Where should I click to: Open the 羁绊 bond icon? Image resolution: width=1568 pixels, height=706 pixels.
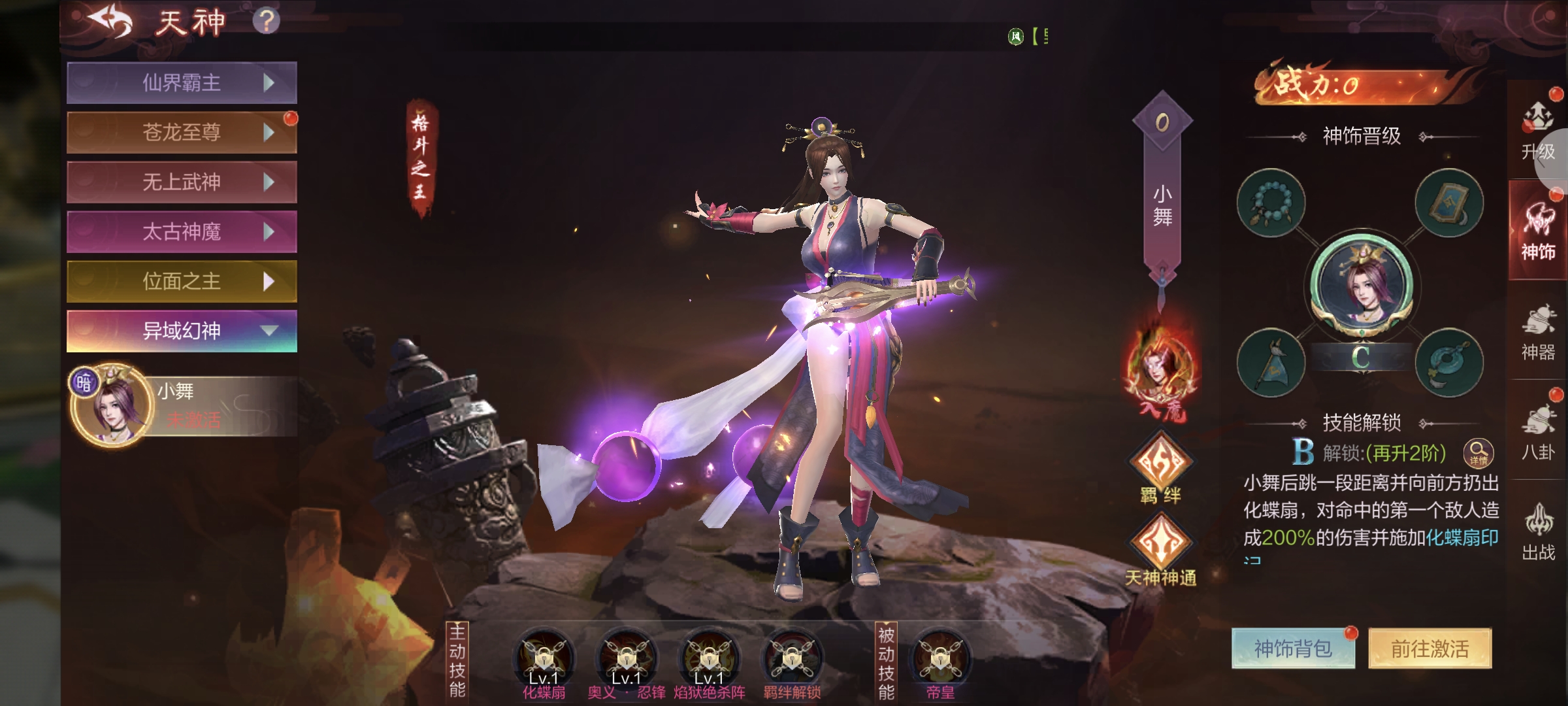(x=1161, y=465)
